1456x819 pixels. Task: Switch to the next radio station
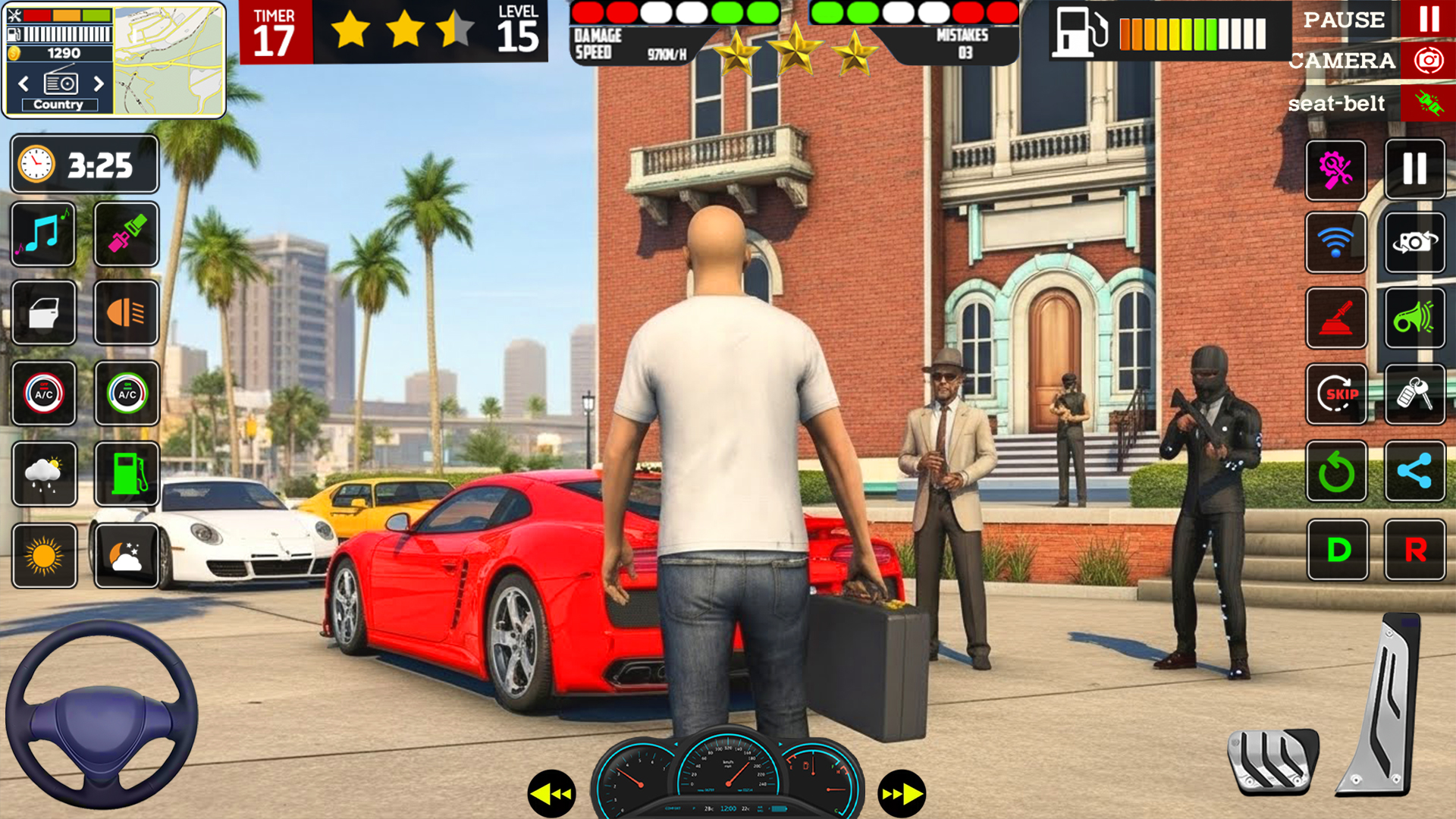tap(98, 84)
